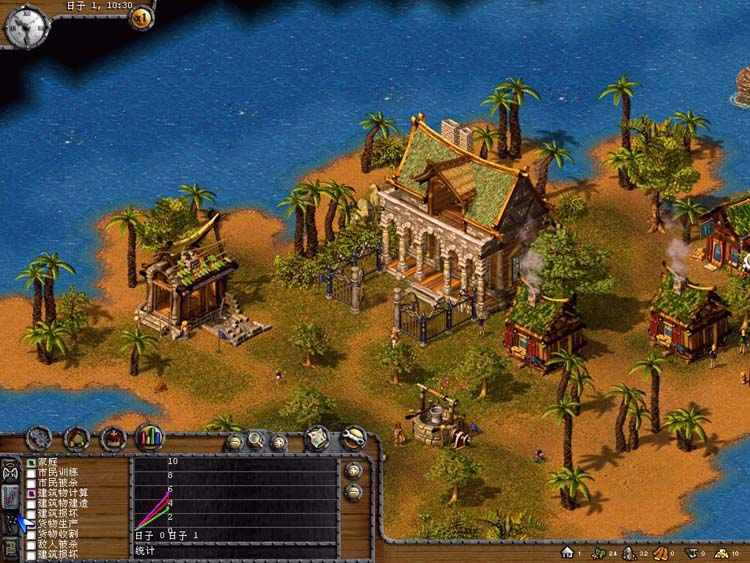Viewport: 750px width, 563px height.
Task: Click the lower round button beside the graph
Action: click(352, 491)
